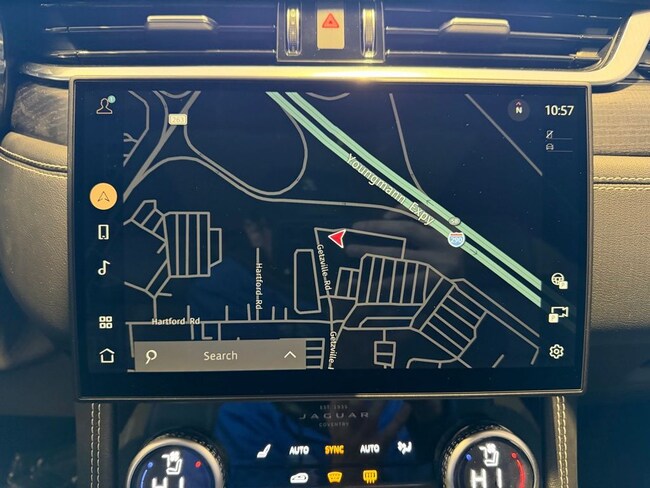
Task: Select the orange navigation arrow button
Action: [x=104, y=196]
